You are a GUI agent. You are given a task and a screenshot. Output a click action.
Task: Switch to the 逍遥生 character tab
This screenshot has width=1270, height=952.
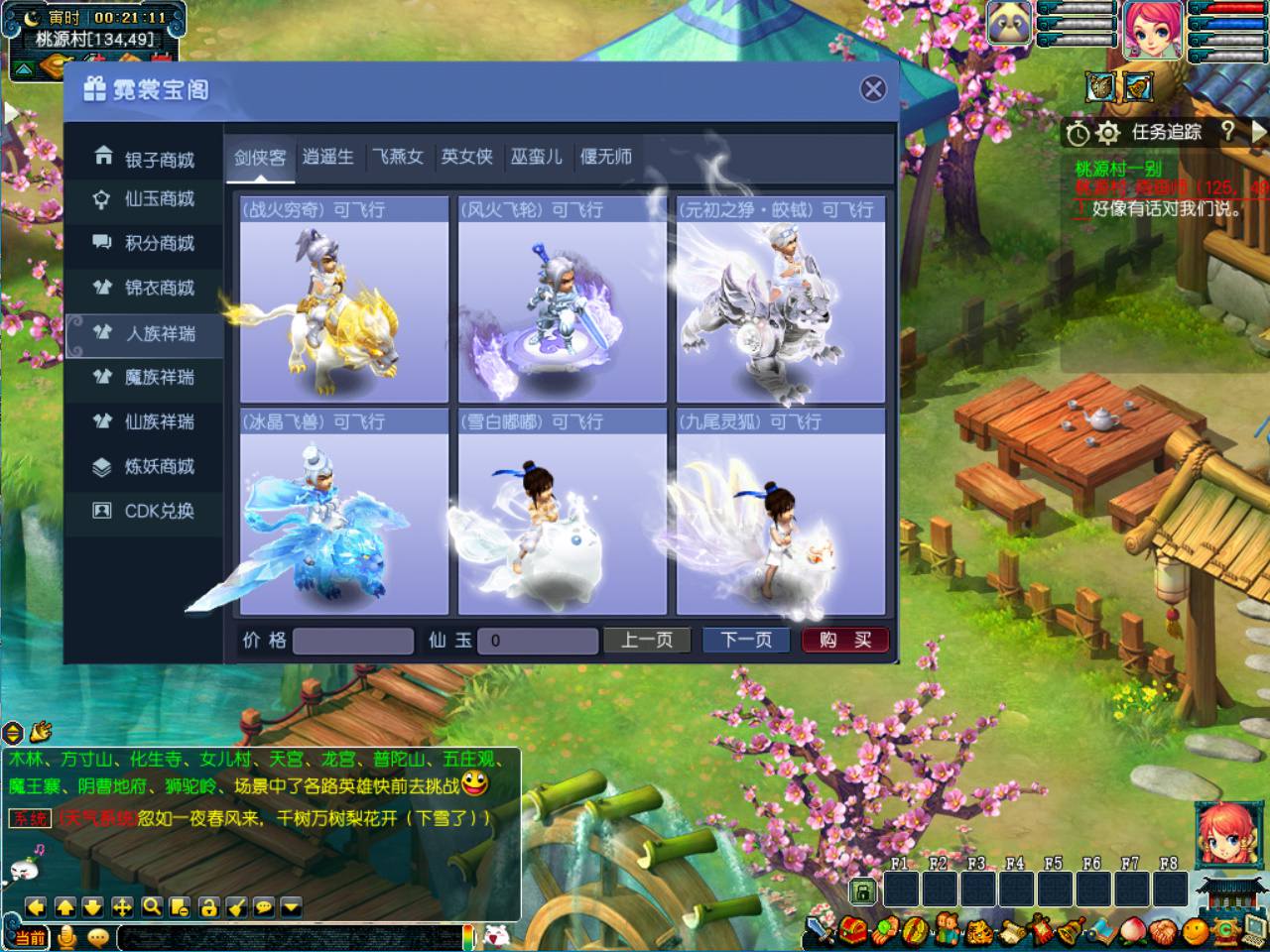point(328,157)
